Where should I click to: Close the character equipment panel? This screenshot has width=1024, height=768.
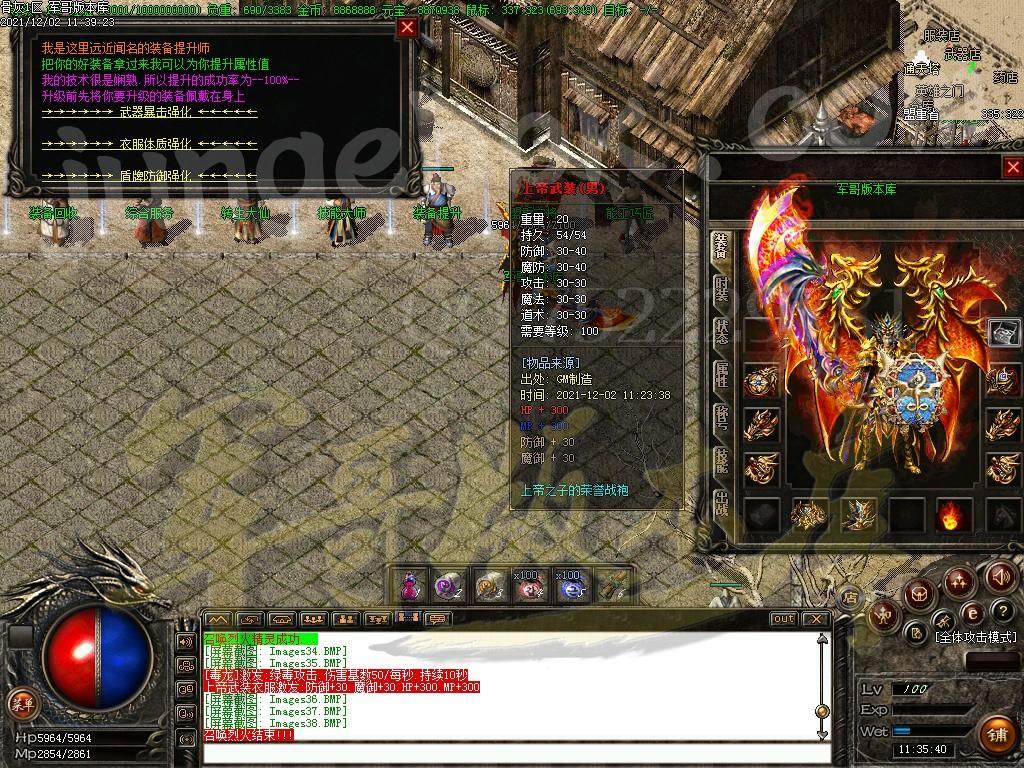[1013, 167]
